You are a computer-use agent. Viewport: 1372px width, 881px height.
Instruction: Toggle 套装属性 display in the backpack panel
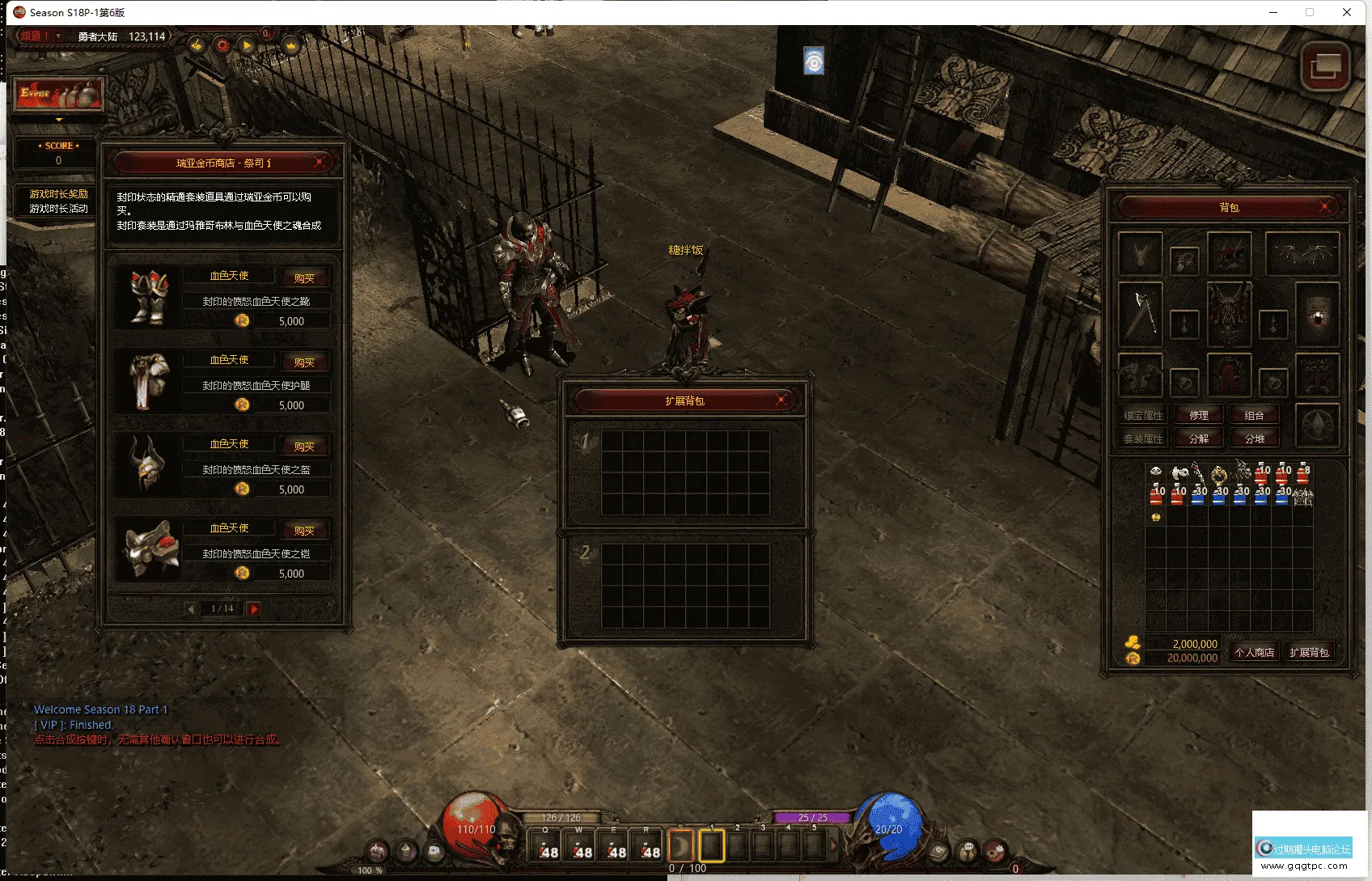[1142, 438]
